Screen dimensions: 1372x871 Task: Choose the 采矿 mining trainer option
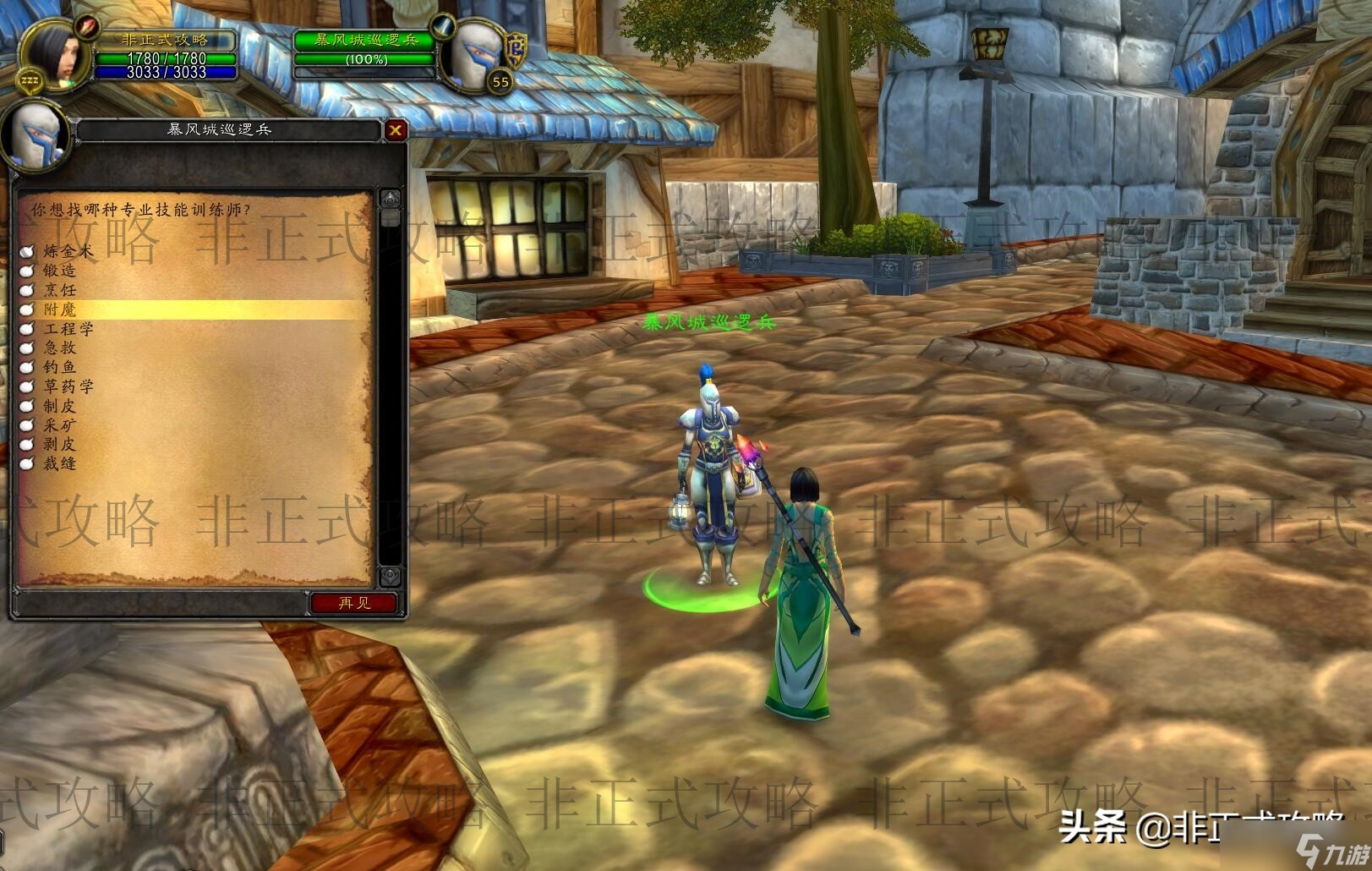[x=59, y=425]
